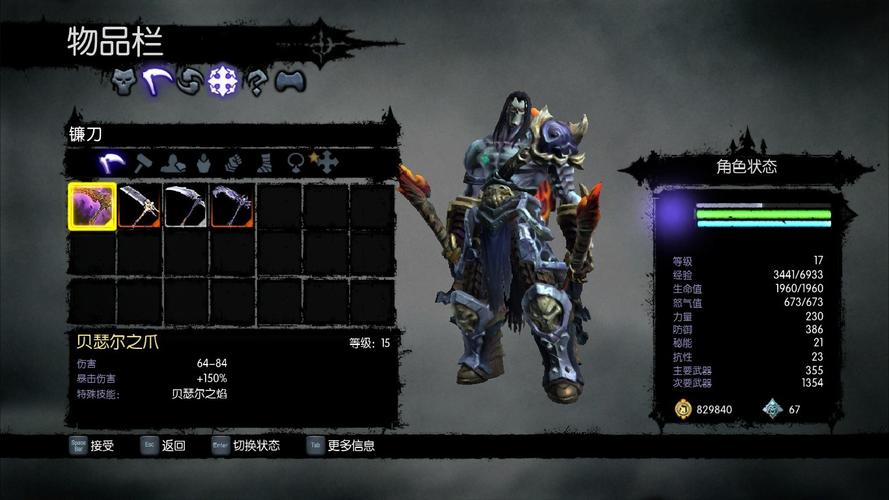The height and width of the screenshot is (500, 889).
Task: Select the white-bordered scythe item slot
Action: pos(185,205)
